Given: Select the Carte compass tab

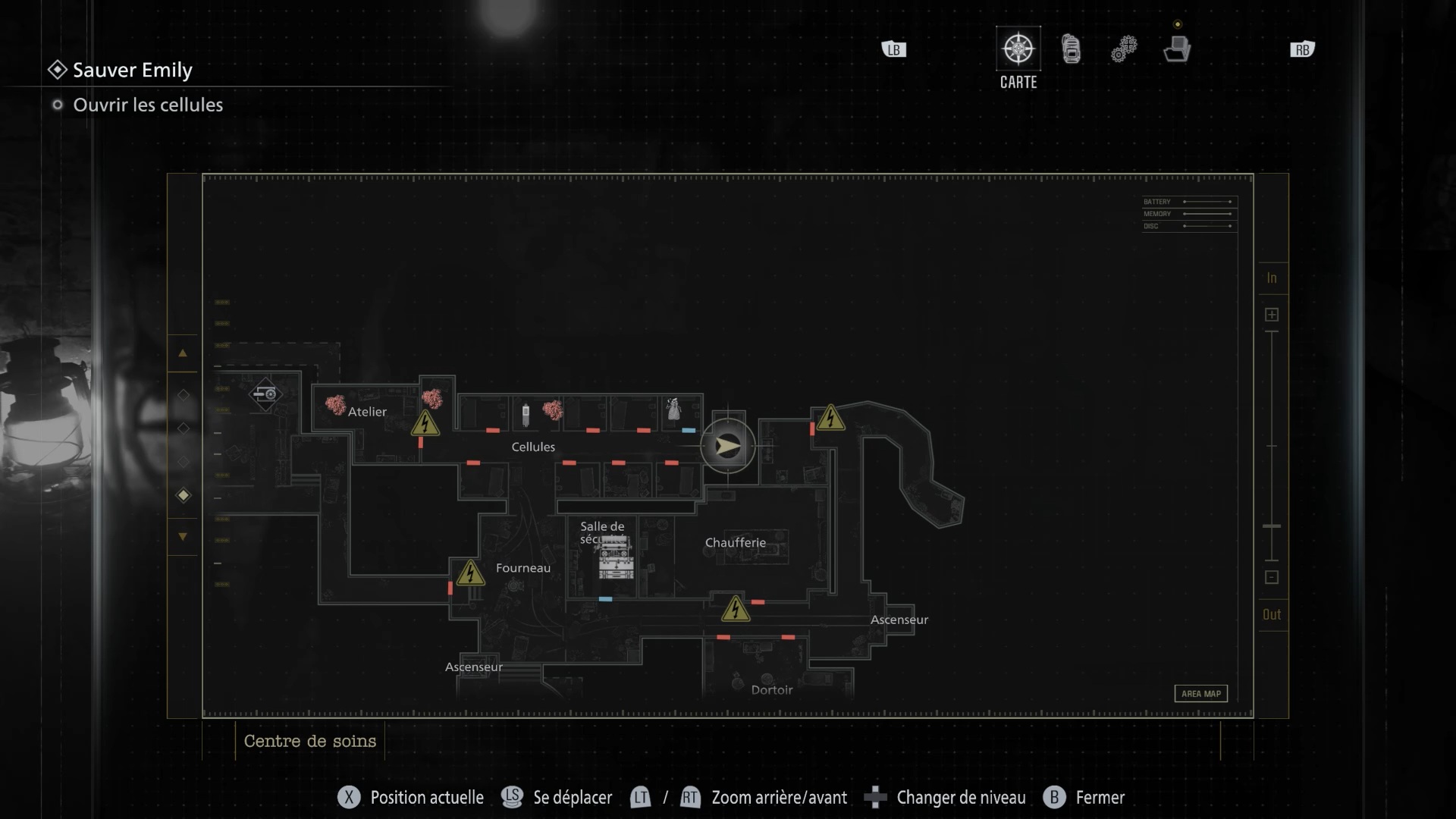Looking at the screenshot, I should coord(1018,49).
